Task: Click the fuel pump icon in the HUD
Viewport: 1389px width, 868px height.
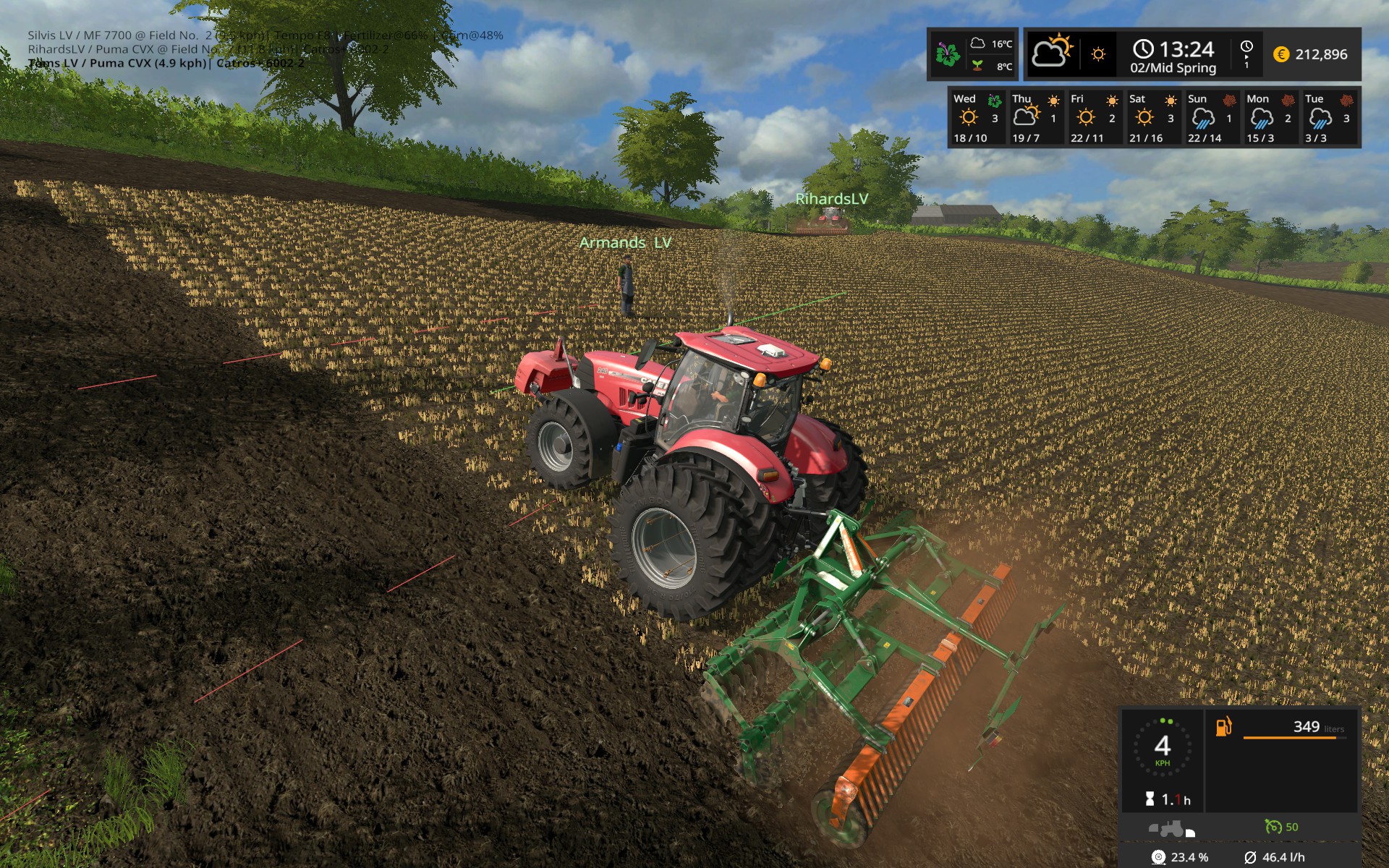Action: pyautogui.click(x=1223, y=727)
